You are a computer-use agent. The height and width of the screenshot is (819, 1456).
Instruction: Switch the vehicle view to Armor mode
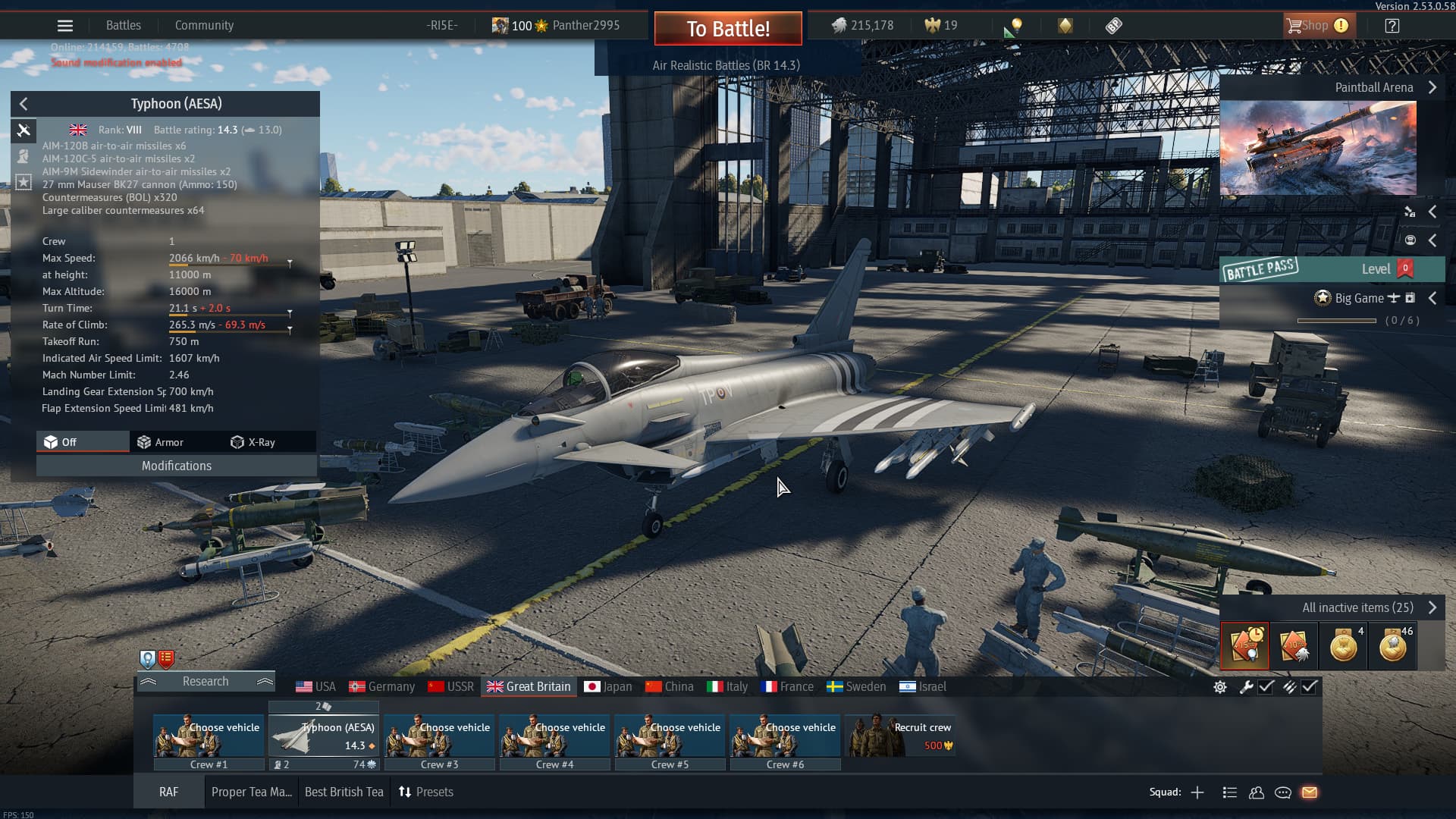161,442
